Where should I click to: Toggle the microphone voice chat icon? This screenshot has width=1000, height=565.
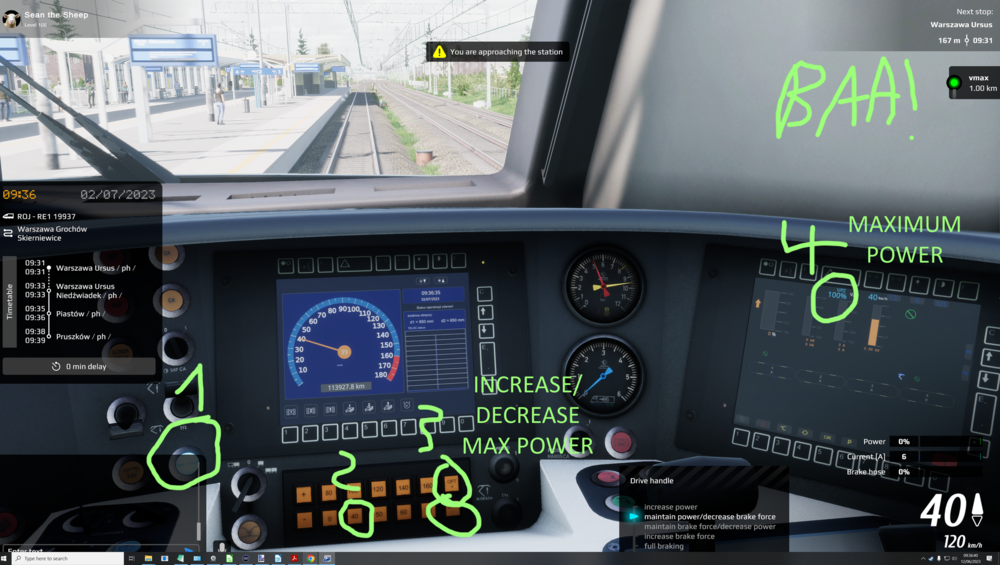click(x=221, y=548)
